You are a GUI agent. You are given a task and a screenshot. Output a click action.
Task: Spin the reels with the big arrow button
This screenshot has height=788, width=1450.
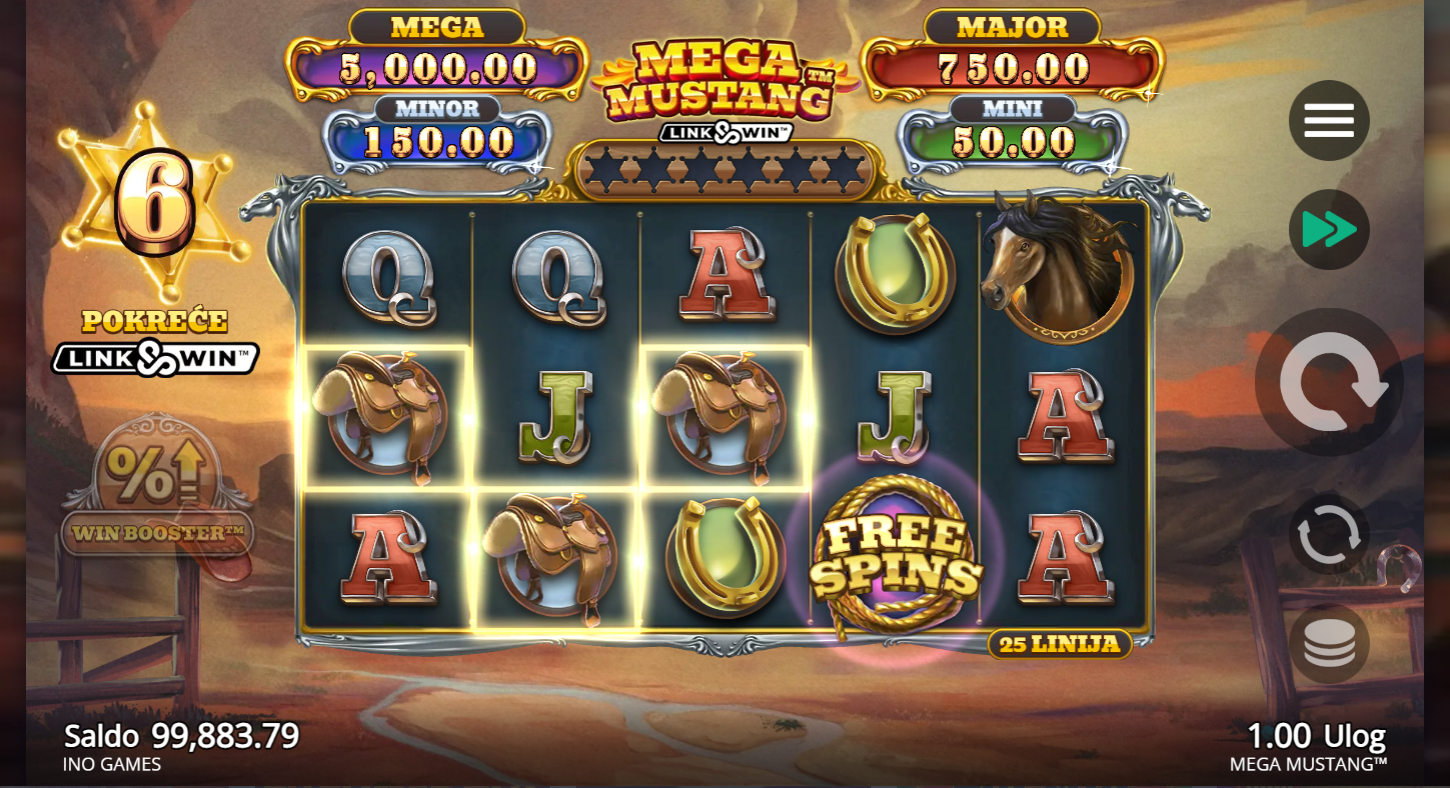coord(1329,382)
